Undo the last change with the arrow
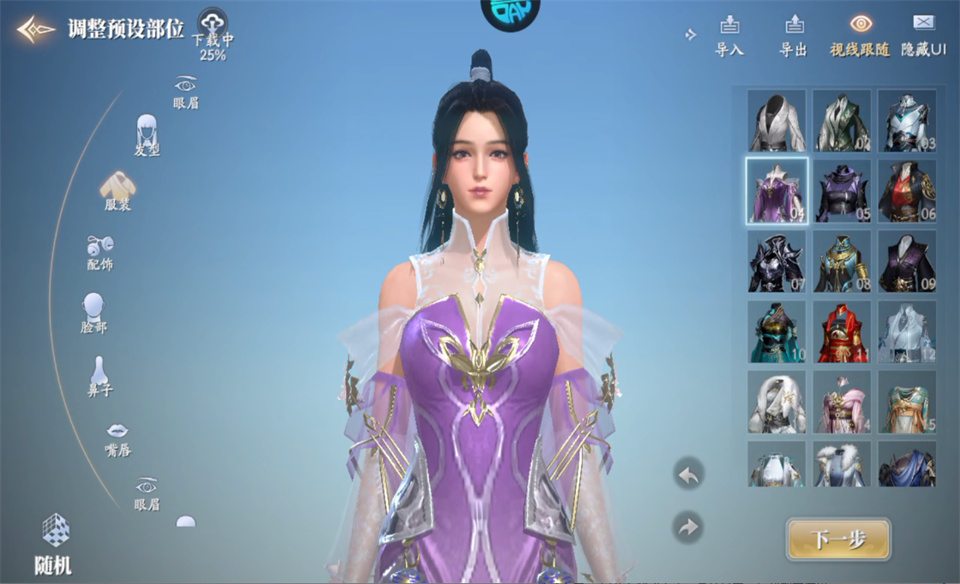Image resolution: width=960 pixels, height=584 pixels. (688, 473)
